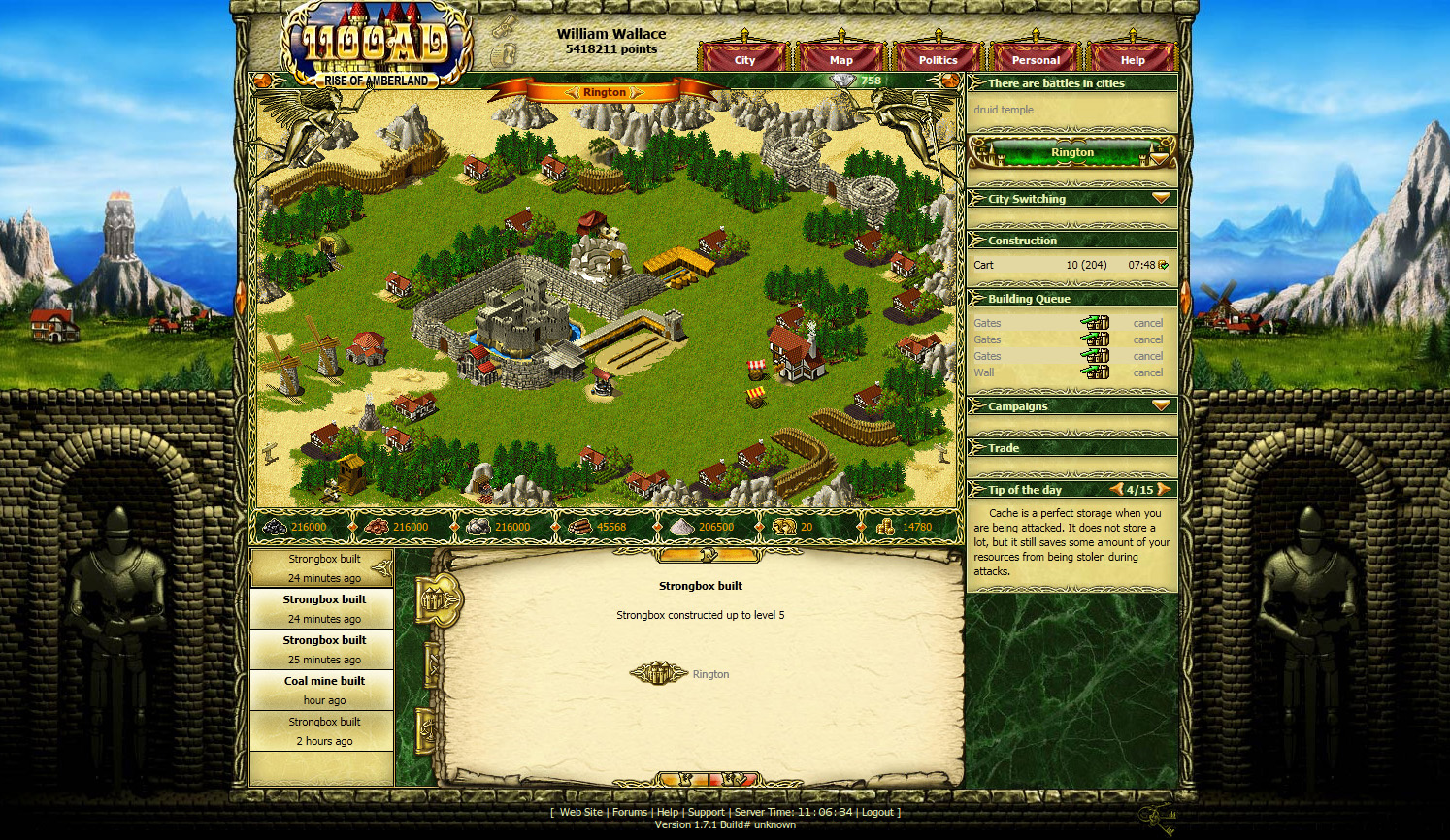Image resolution: width=1450 pixels, height=840 pixels.
Task: Select the Personal tab
Action: [x=1036, y=59]
